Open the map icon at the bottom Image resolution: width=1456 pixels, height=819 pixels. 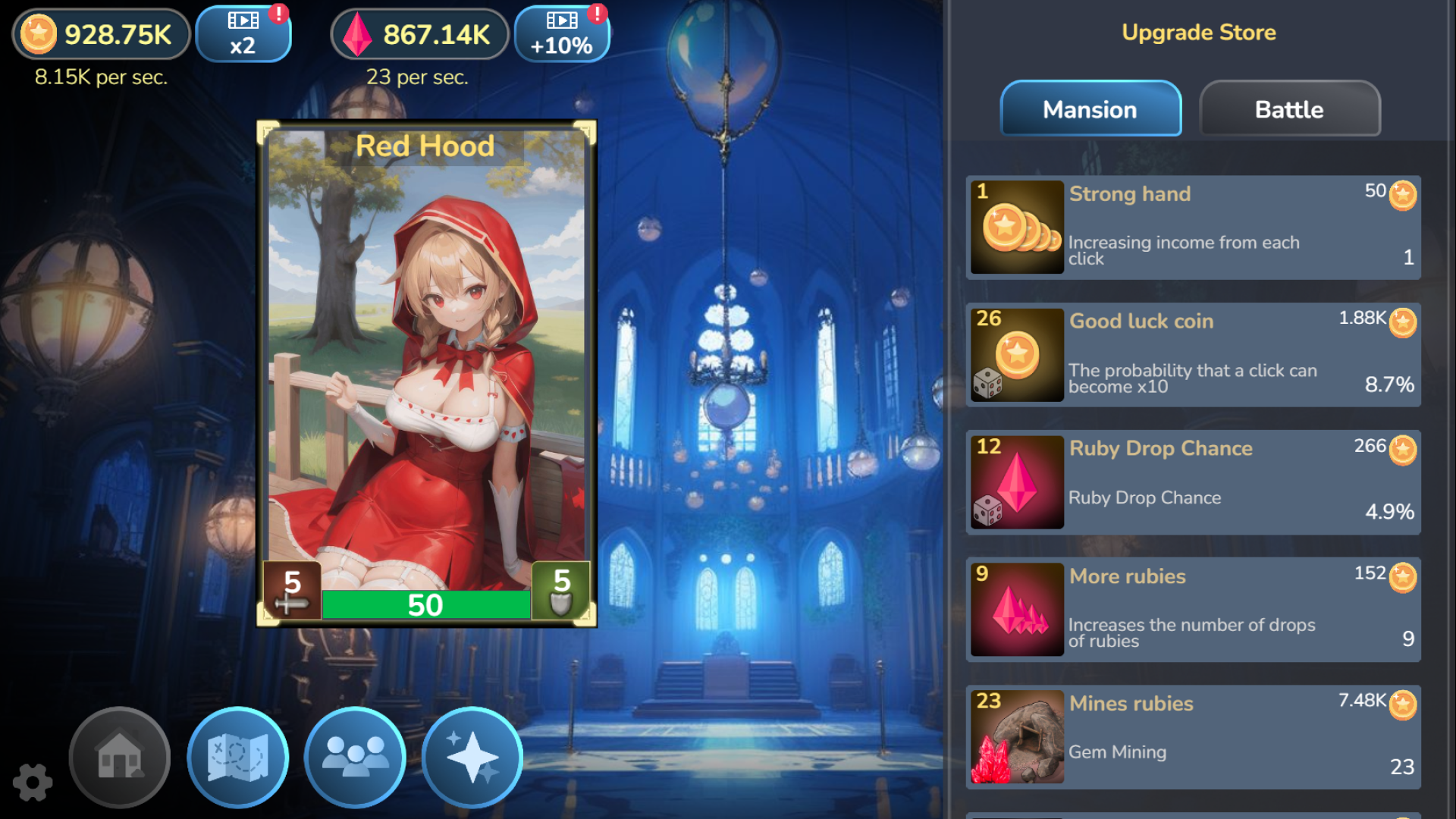point(237,758)
